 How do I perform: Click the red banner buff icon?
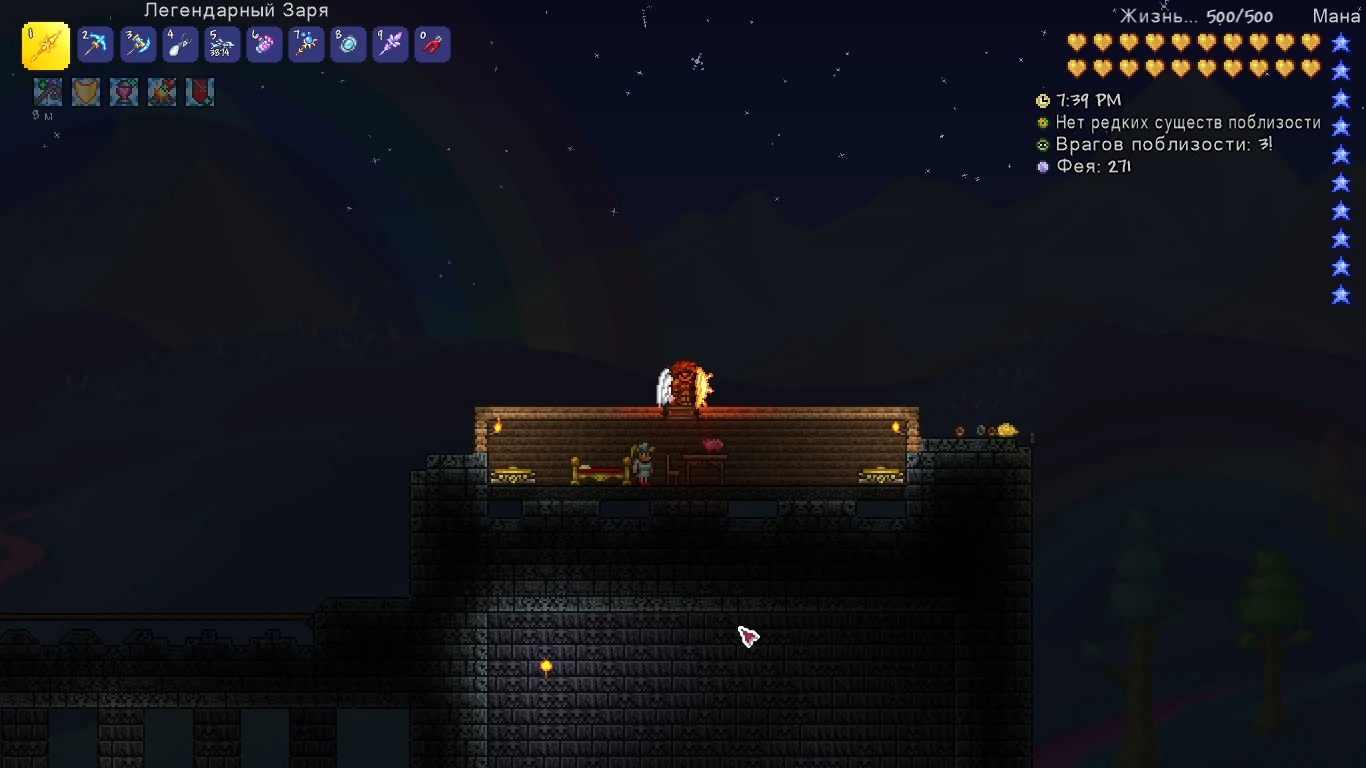[x=200, y=92]
